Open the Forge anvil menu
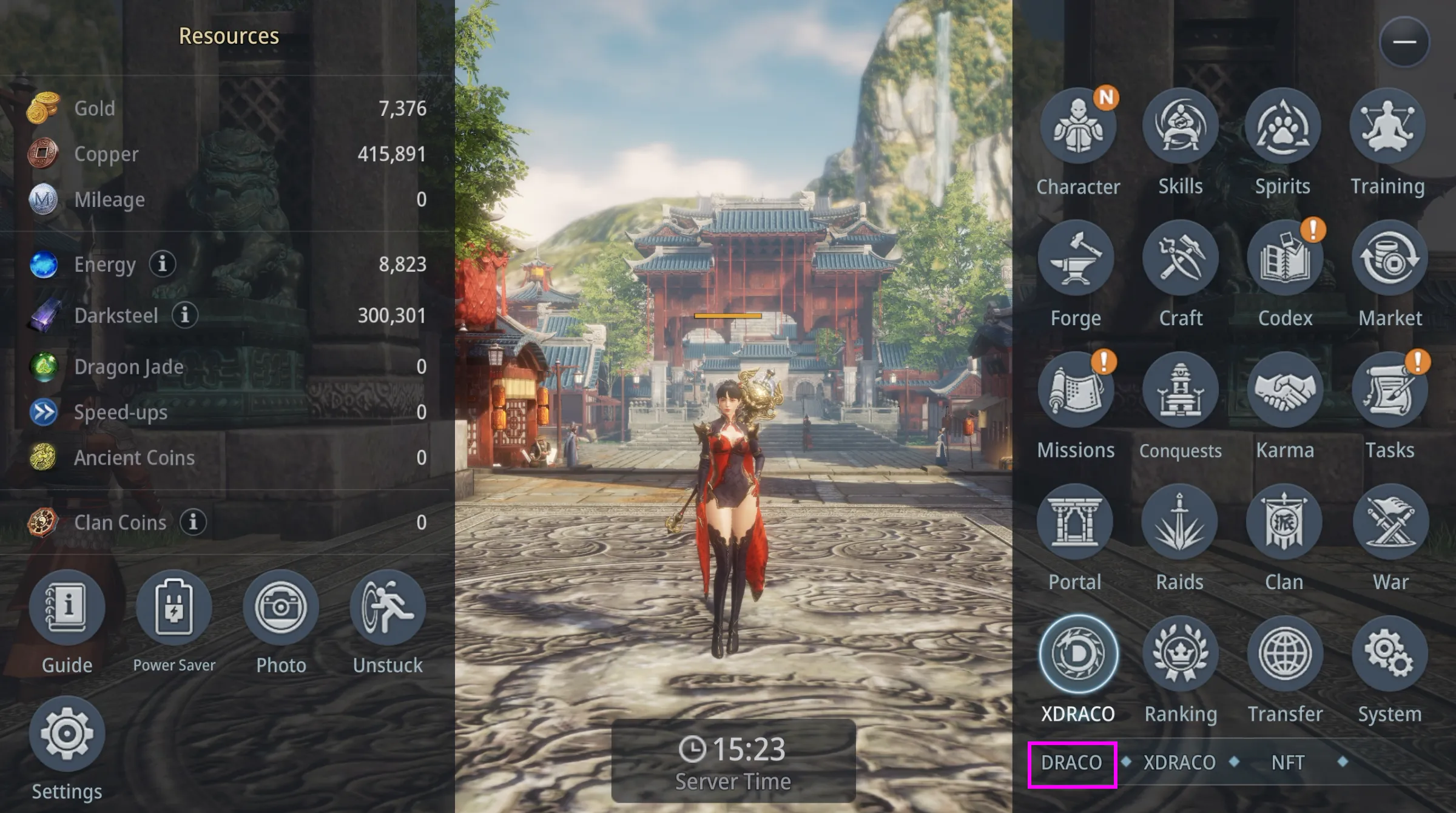Screen dimensions: 1456x813 (x=1076, y=258)
